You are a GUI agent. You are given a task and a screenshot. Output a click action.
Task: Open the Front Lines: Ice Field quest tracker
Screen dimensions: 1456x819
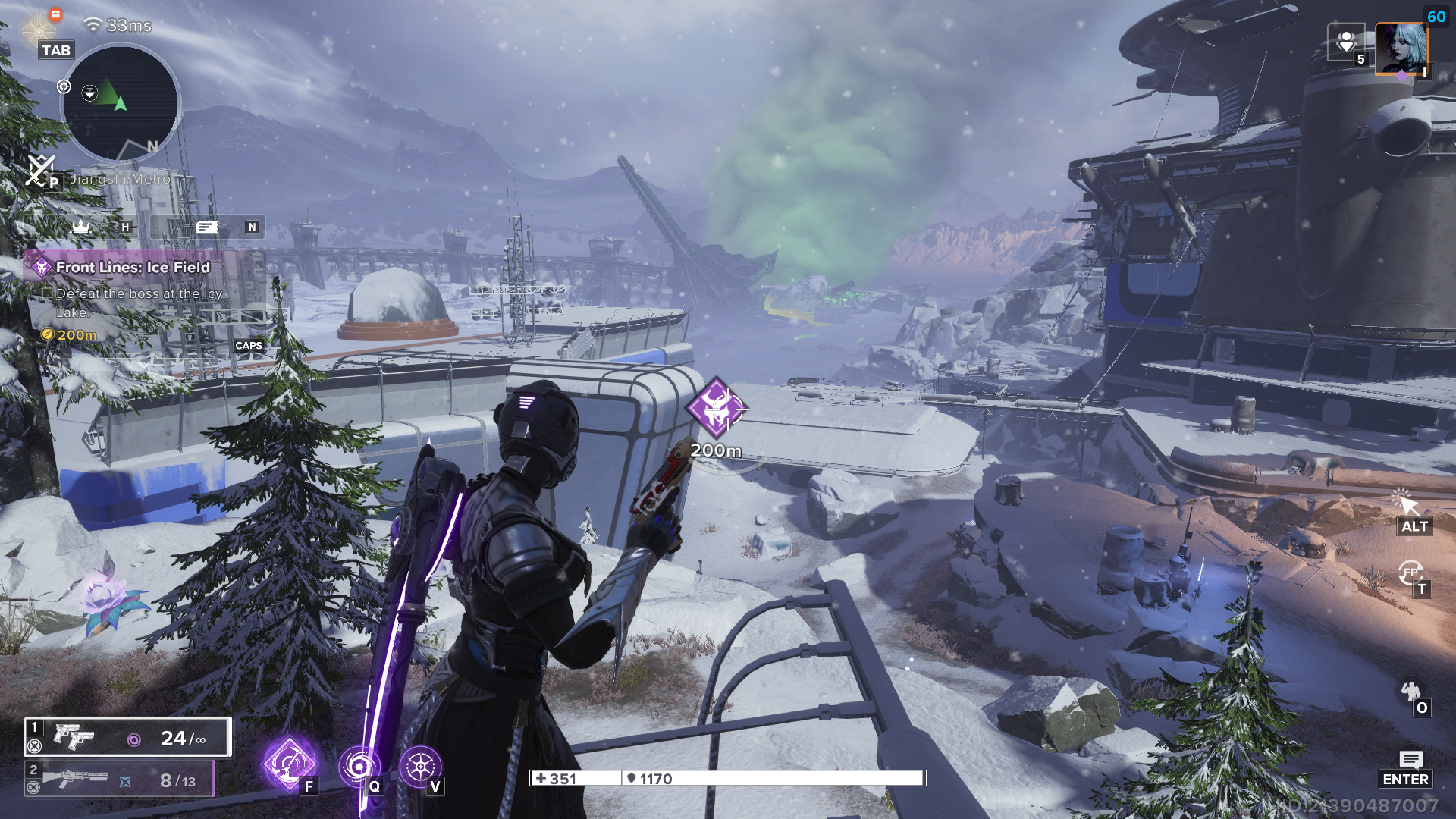click(x=132, y=267)
